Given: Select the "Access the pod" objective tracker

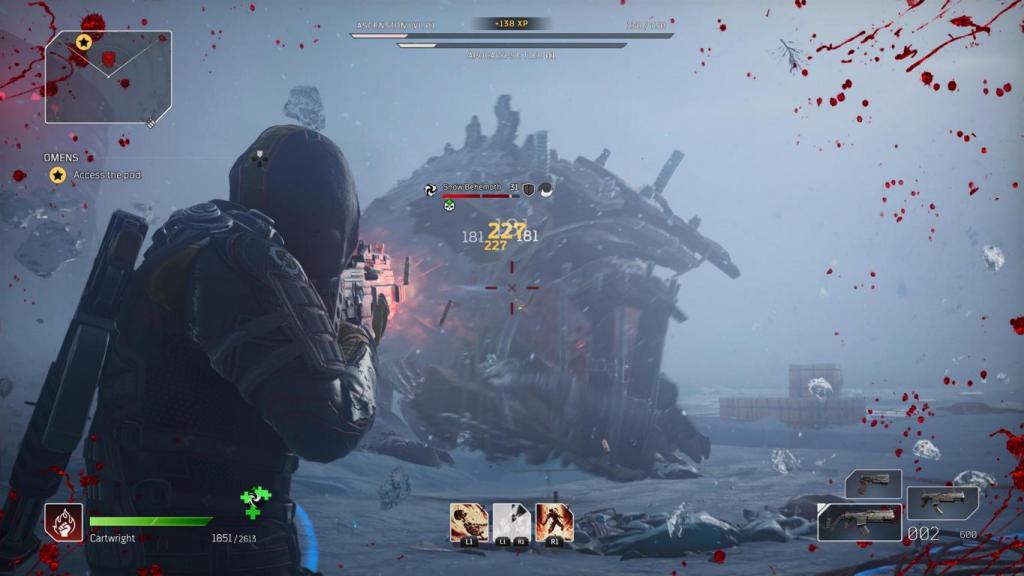Looking at the screenshot, I should (x=106, y=175).
